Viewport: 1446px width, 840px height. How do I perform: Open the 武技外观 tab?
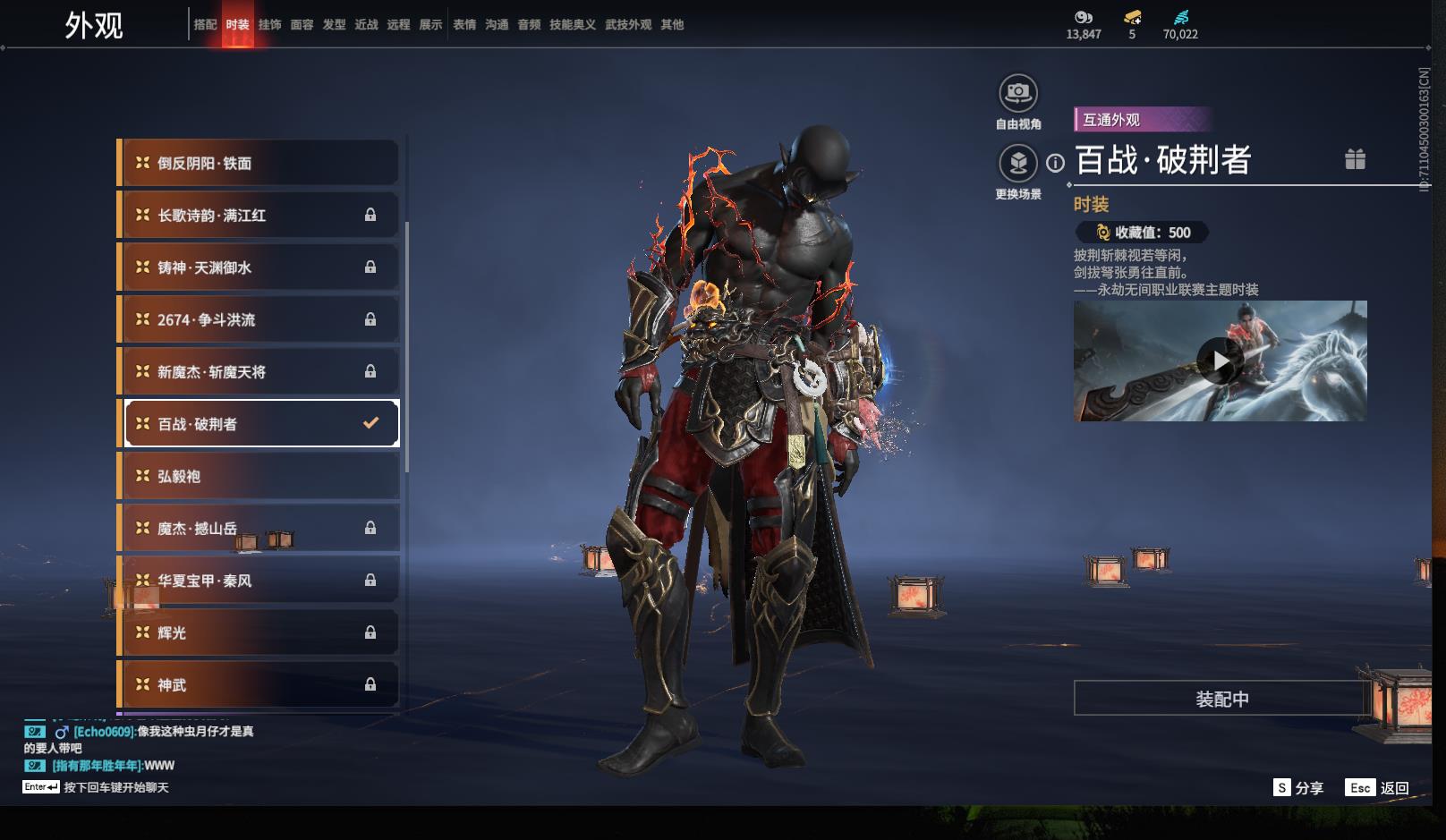click(x=627, y=25)
